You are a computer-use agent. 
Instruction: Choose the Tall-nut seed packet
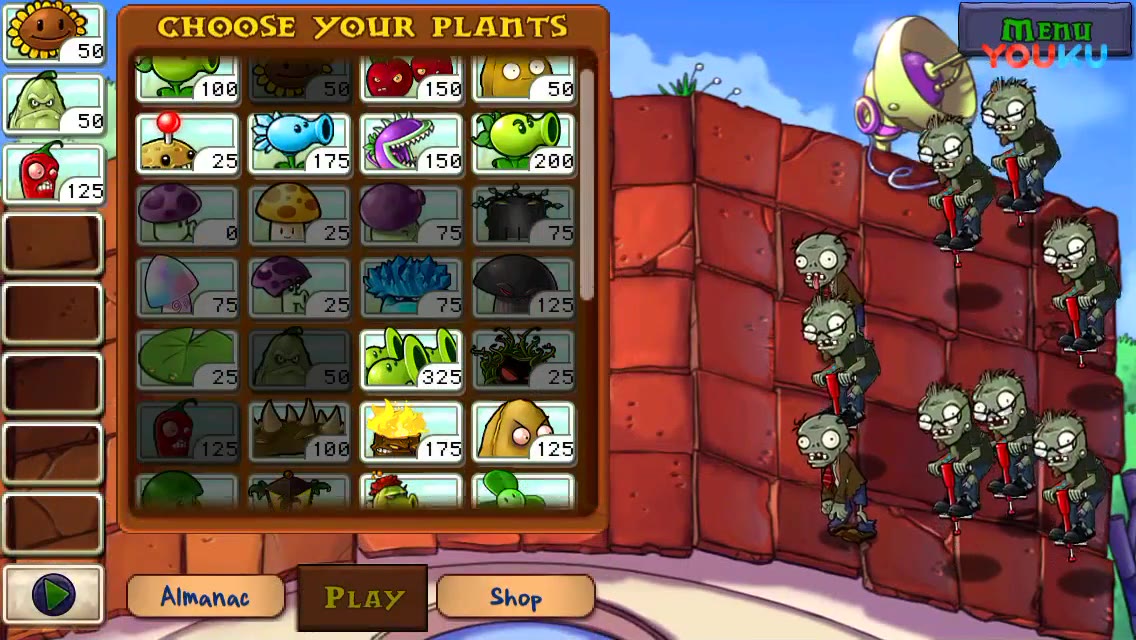point(523,432)
